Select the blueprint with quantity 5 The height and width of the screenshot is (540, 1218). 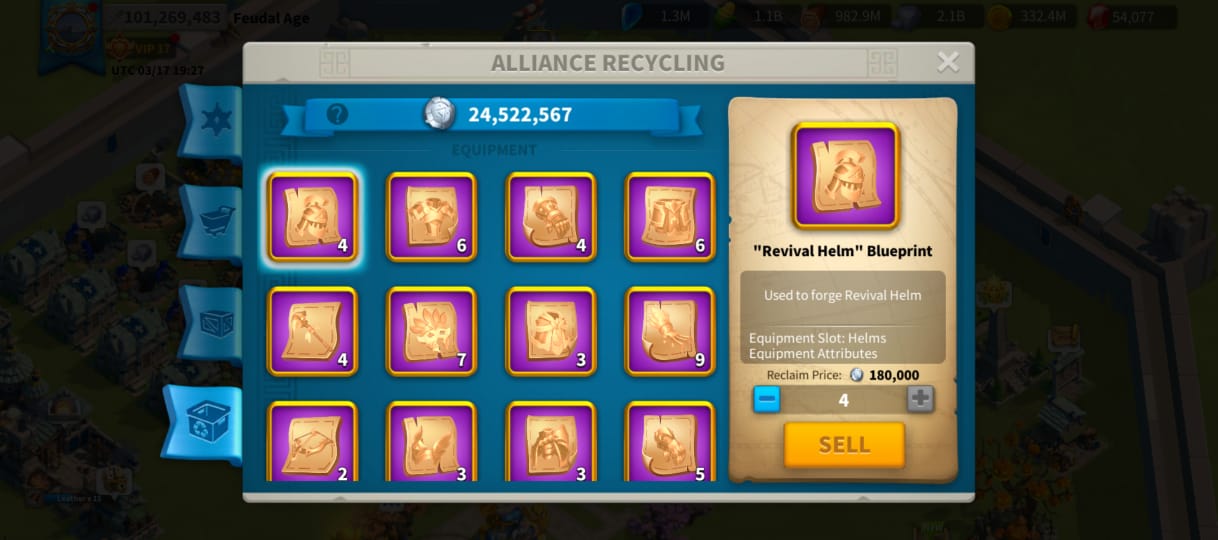pos(670,442)
